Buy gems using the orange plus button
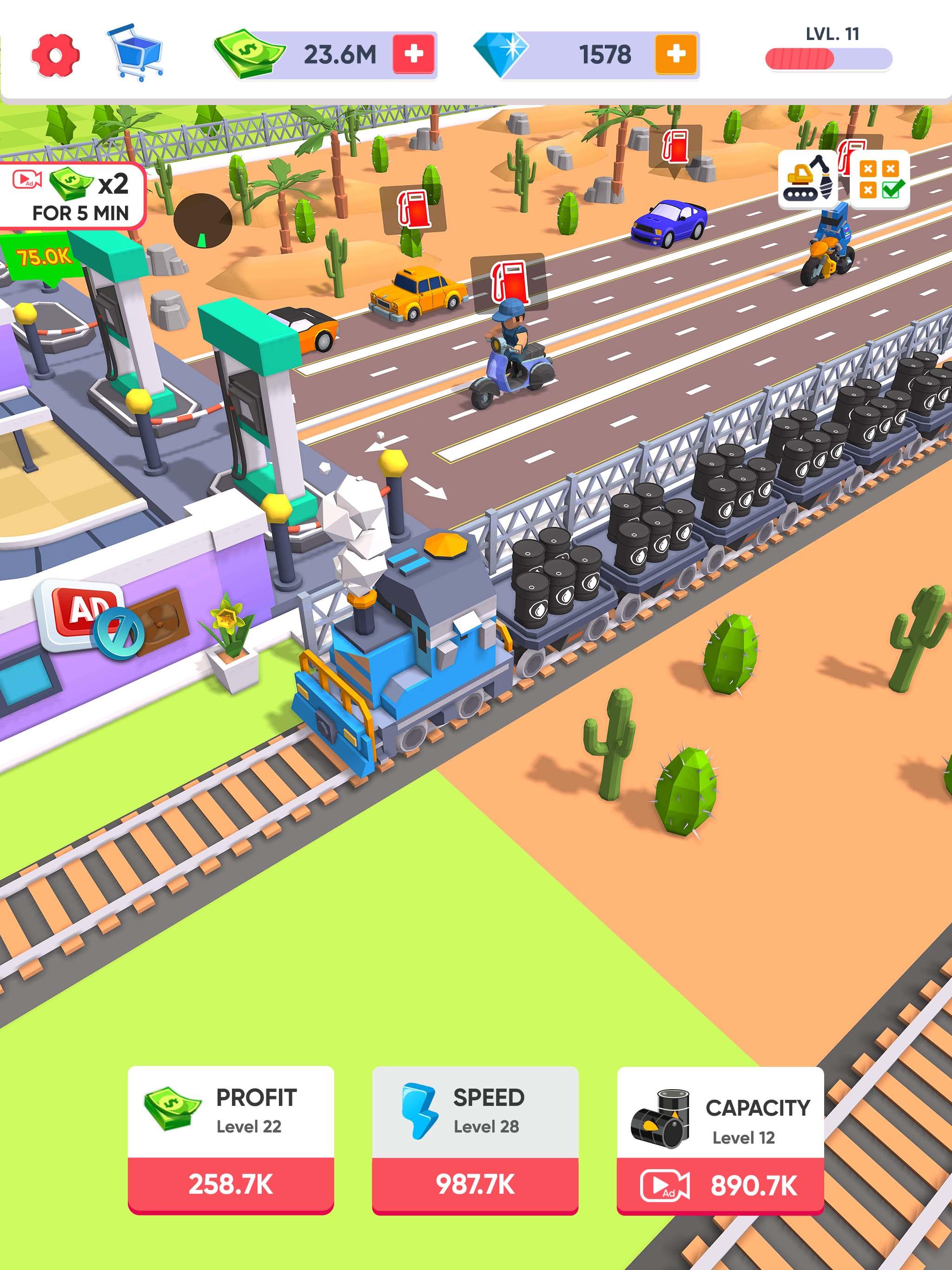Viewport: 952px width, 1270px height. pyautogui.click(x=676, y=54)
